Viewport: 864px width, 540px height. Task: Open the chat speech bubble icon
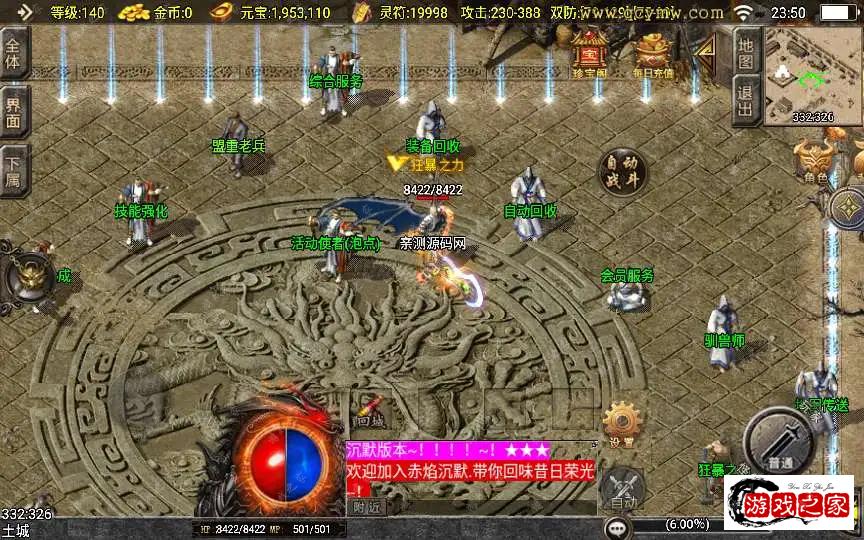[616, 526]
